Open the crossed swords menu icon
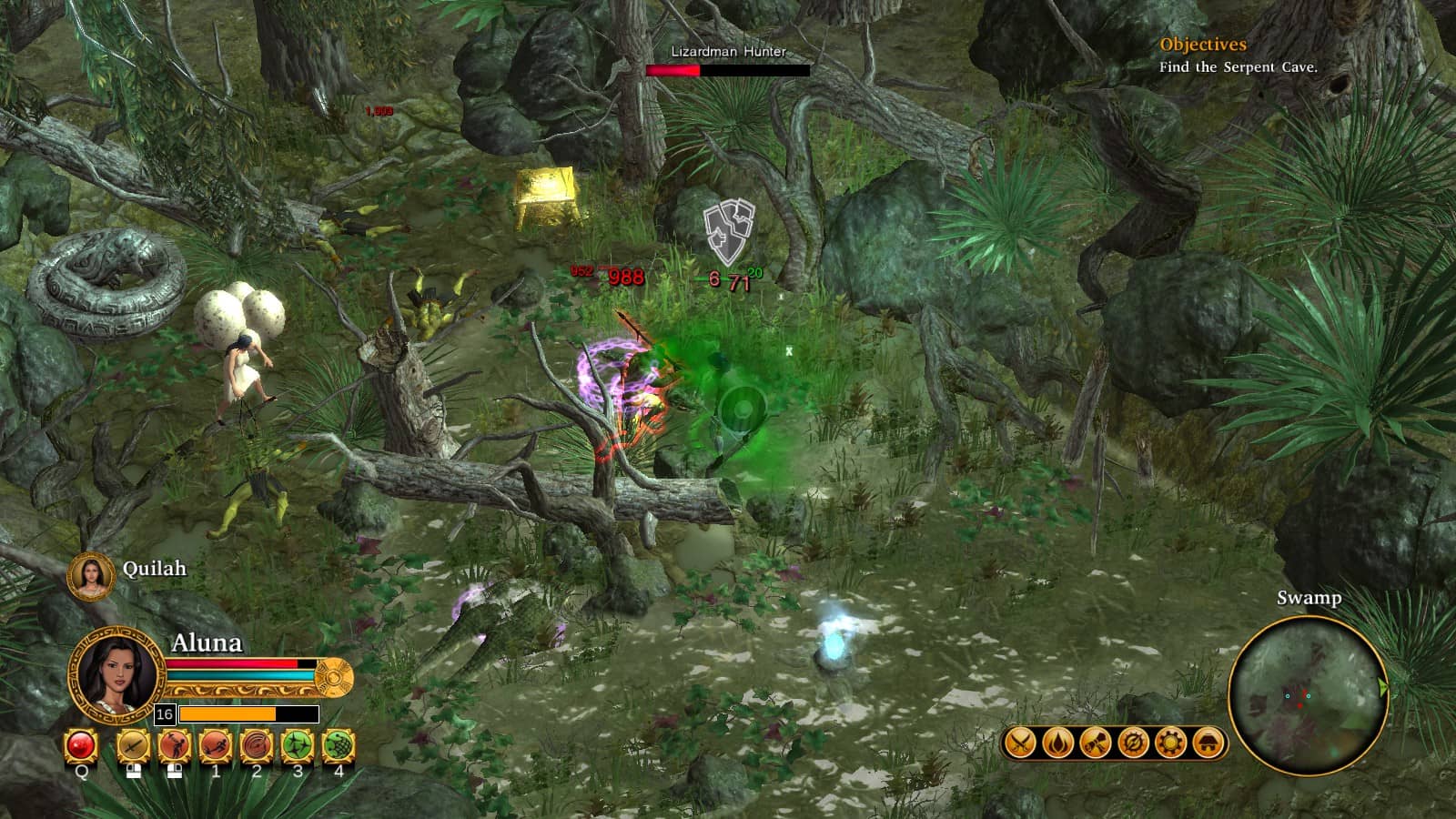 (1020, 743)
